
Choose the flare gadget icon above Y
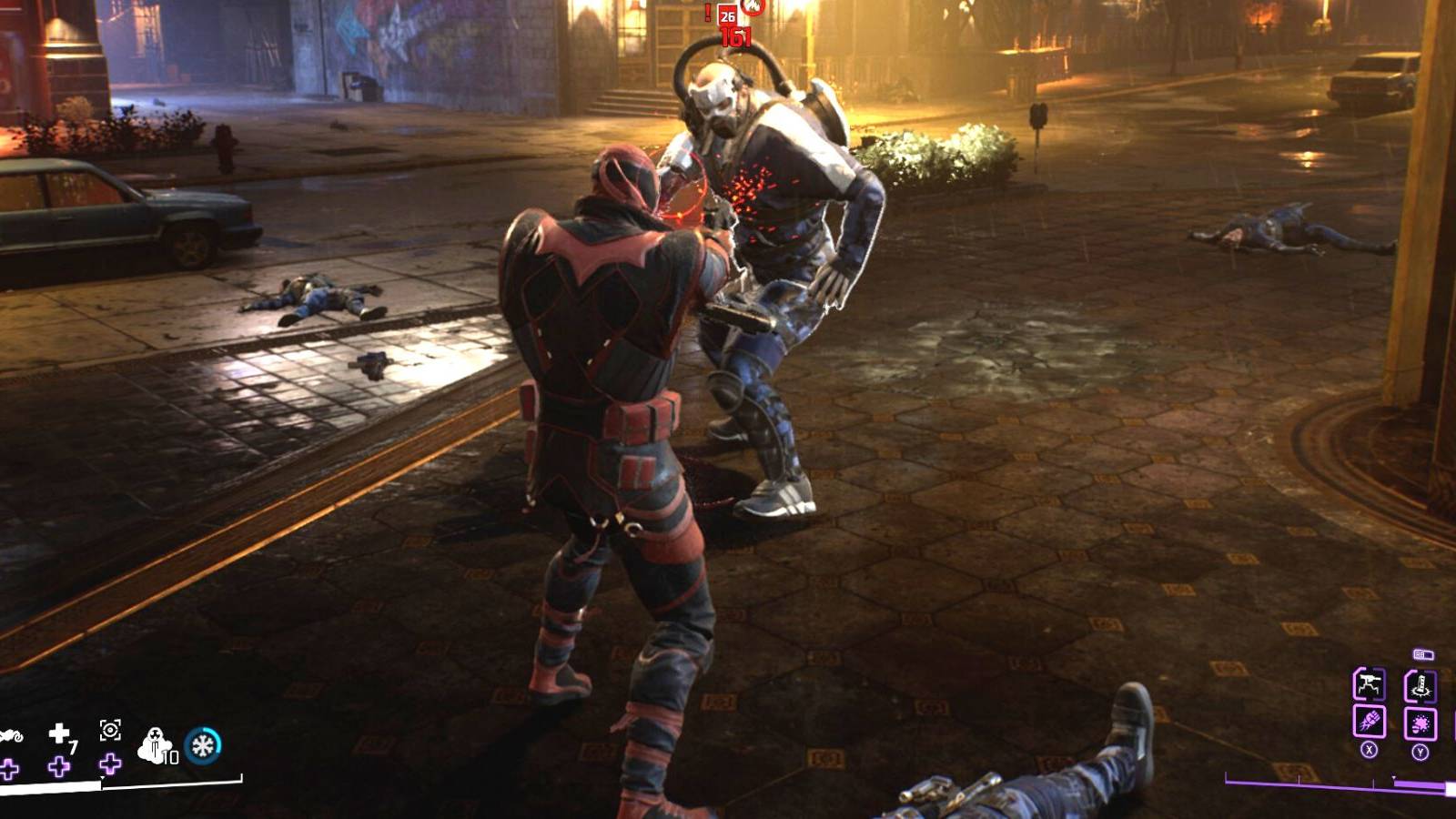coord(1421,683)
